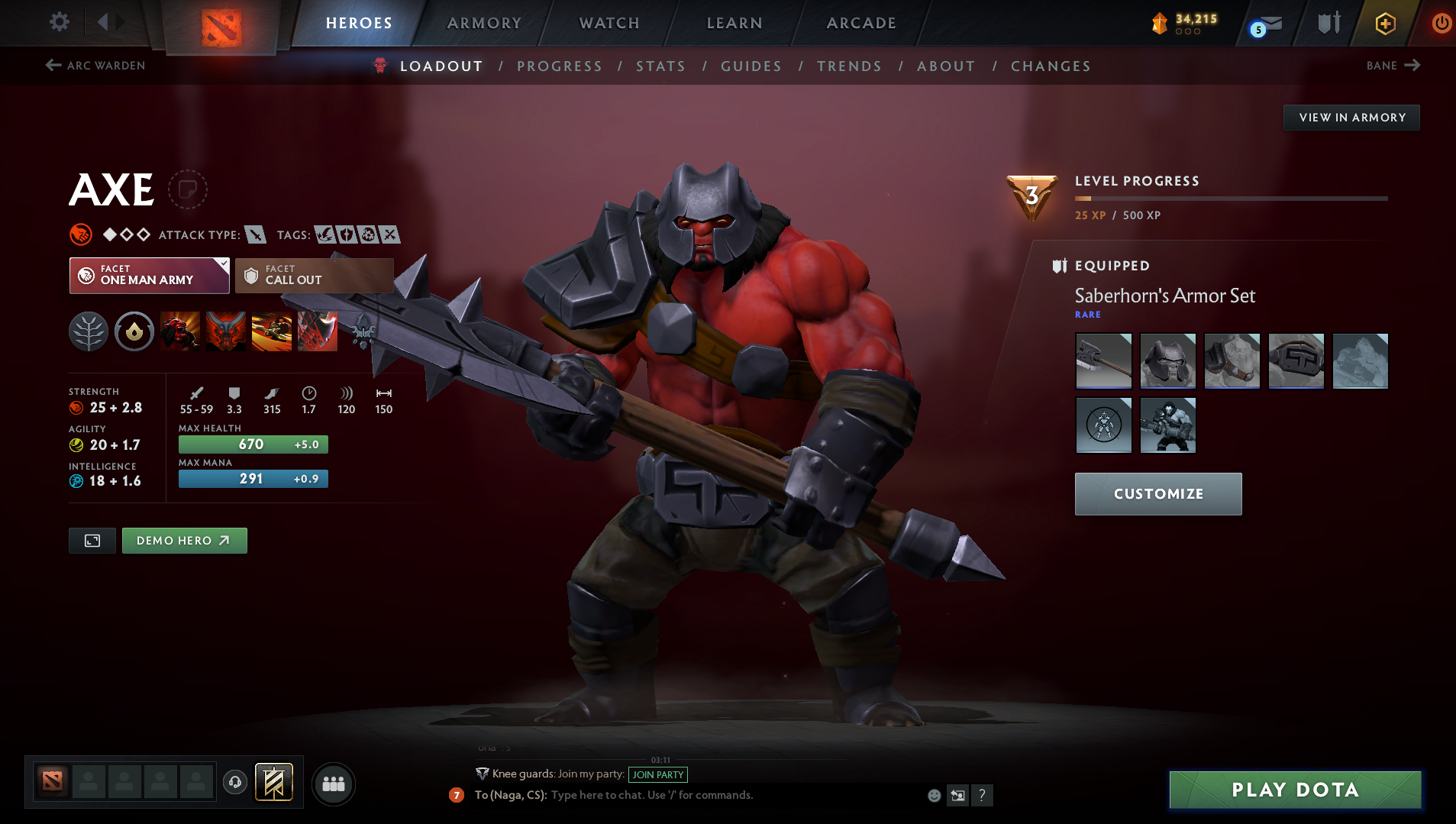Image resolution: width=1456 pixels, height=824 pixels.
Task: Select the Culling Blade ability icon
Action: pos(318,331)
